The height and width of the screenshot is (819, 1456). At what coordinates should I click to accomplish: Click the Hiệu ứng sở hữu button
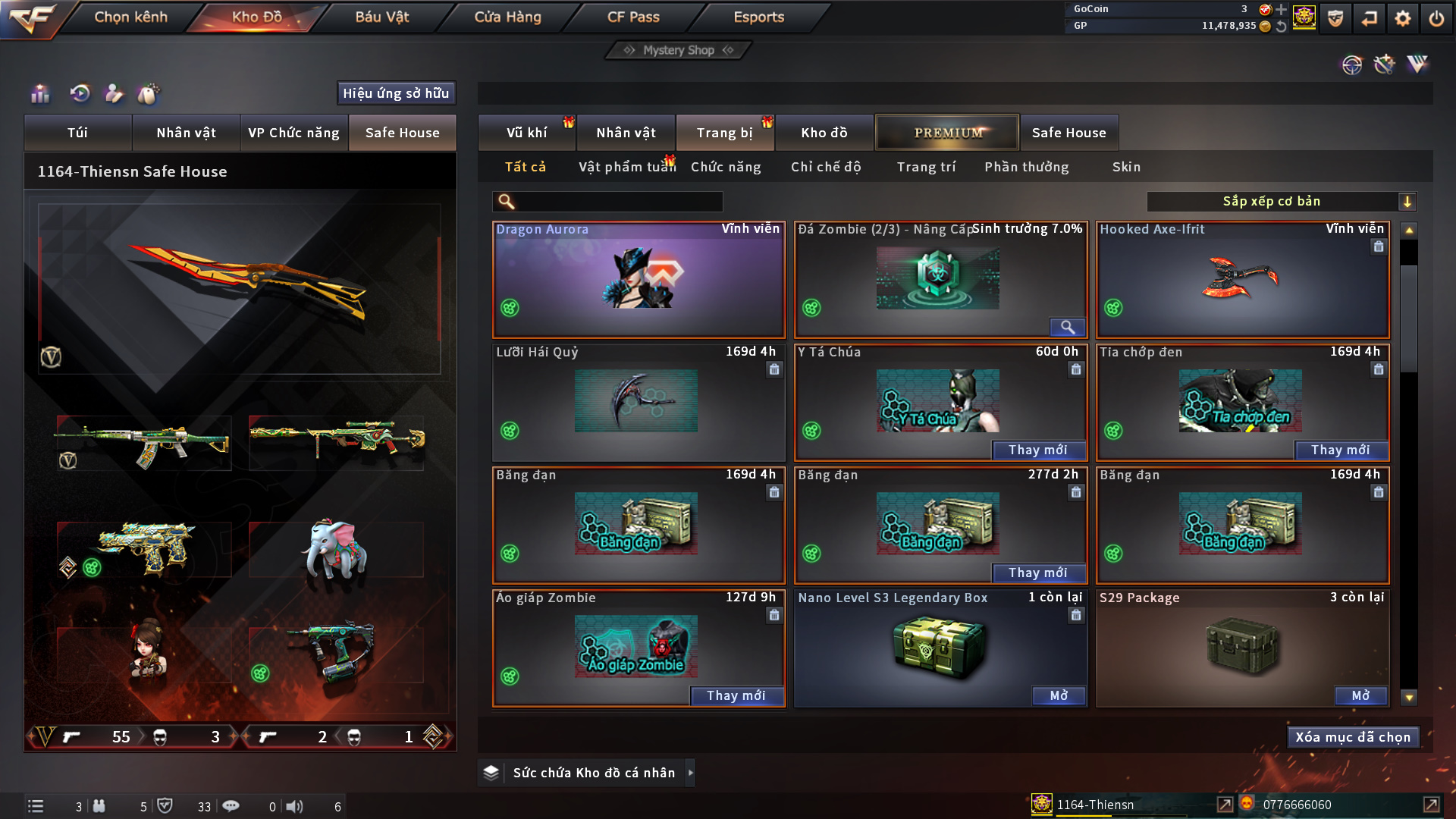396,93
